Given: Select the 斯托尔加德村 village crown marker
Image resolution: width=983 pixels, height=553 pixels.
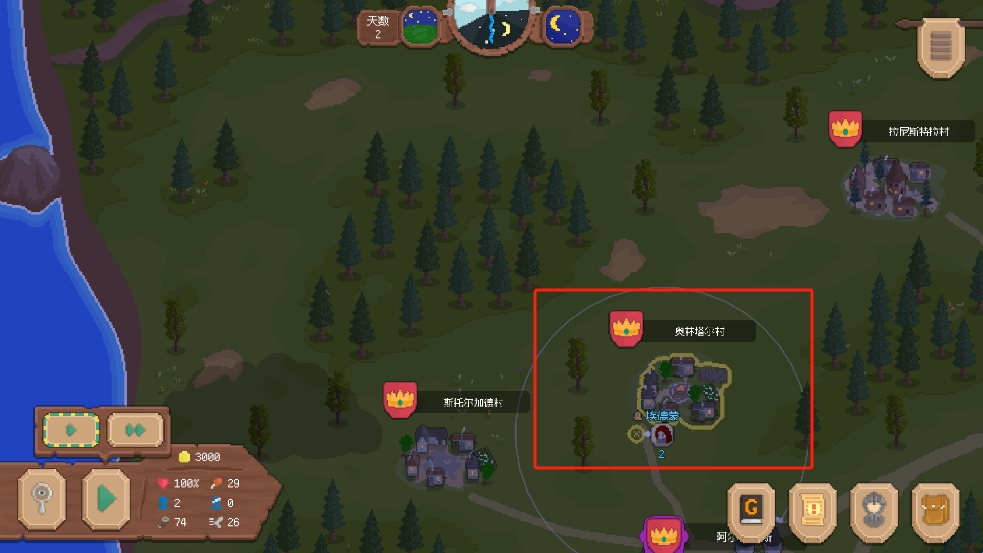Looking at the screenshot, I should [x=400, y=399].
